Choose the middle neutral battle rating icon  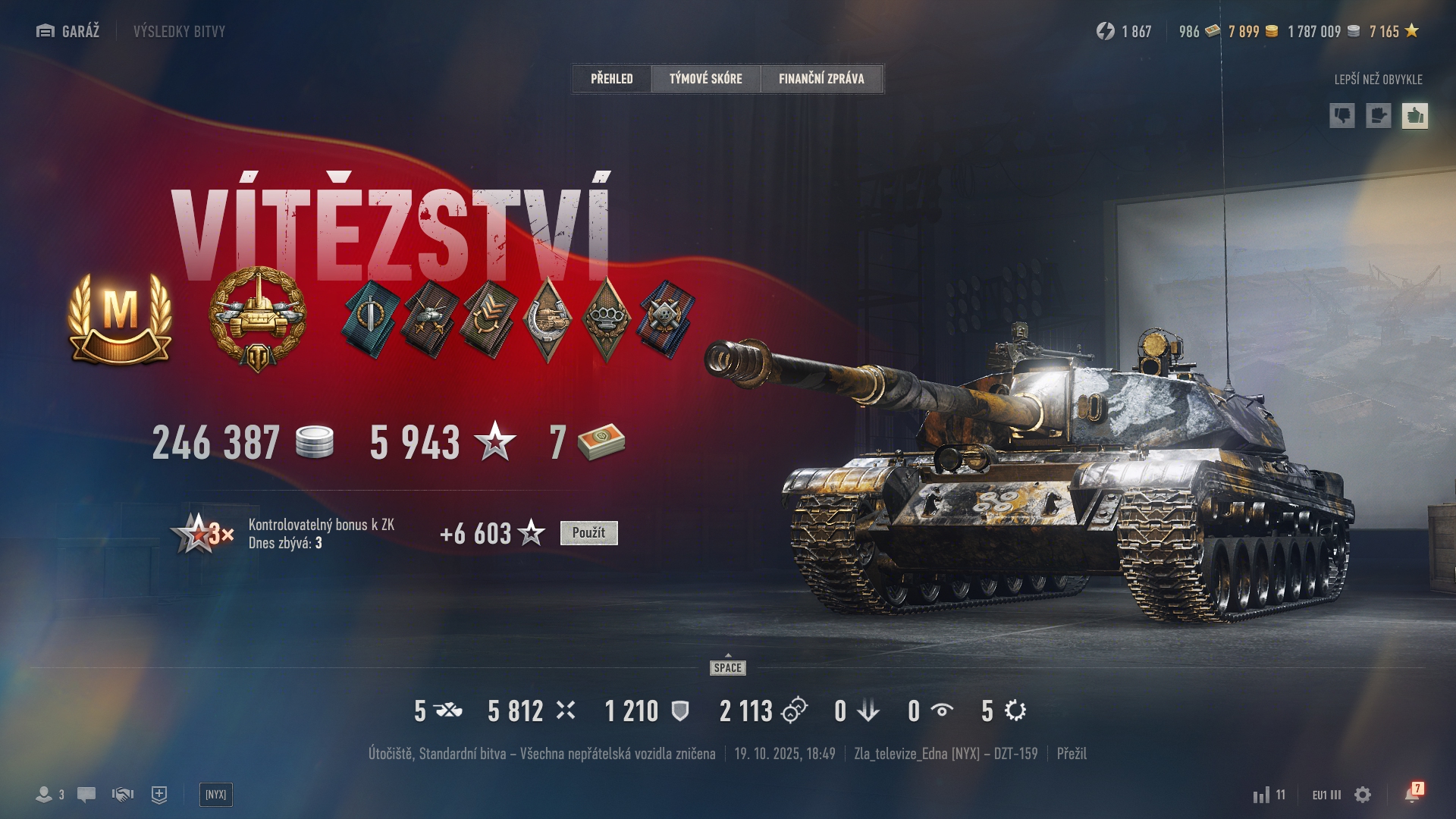point(1378,116)
